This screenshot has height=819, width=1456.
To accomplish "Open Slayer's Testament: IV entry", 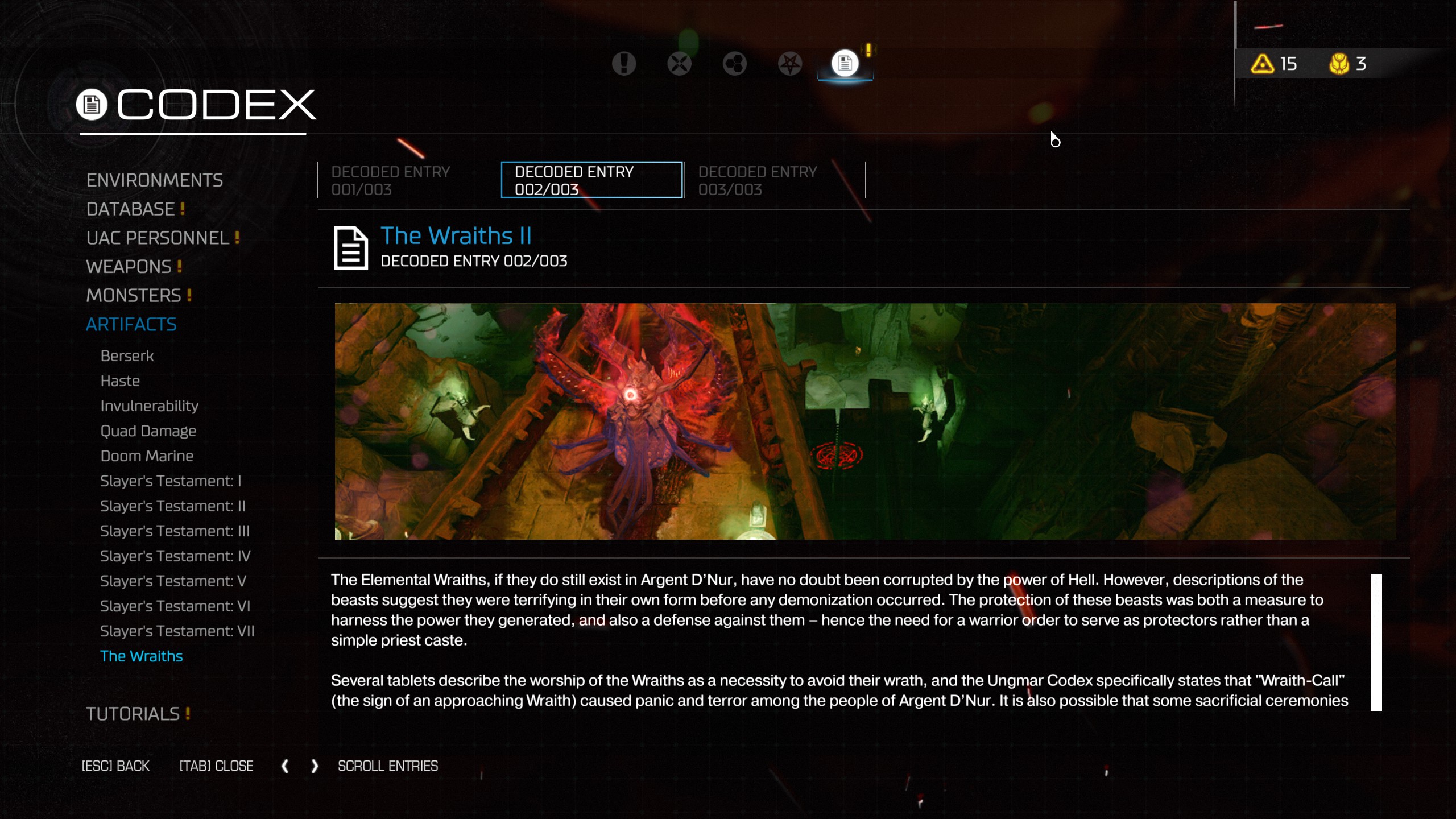I will (x=175, y=556).
